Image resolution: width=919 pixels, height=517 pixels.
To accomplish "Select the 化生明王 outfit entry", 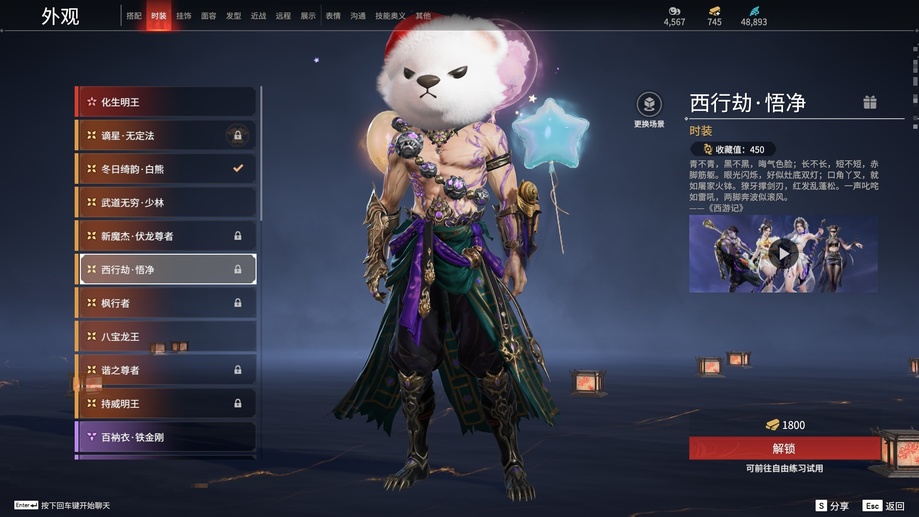I will 166,102.
